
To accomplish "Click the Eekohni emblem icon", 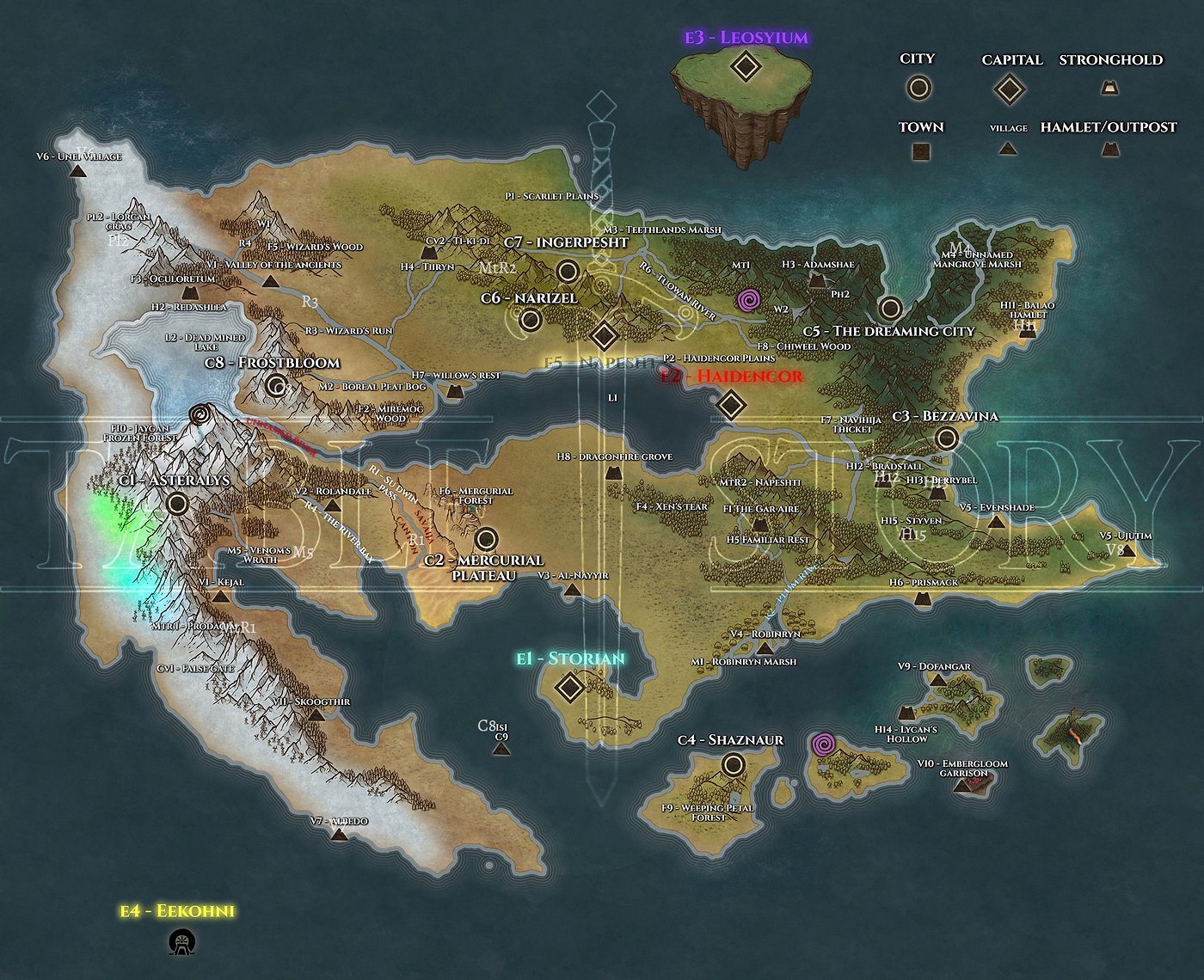I will [181, 942].
